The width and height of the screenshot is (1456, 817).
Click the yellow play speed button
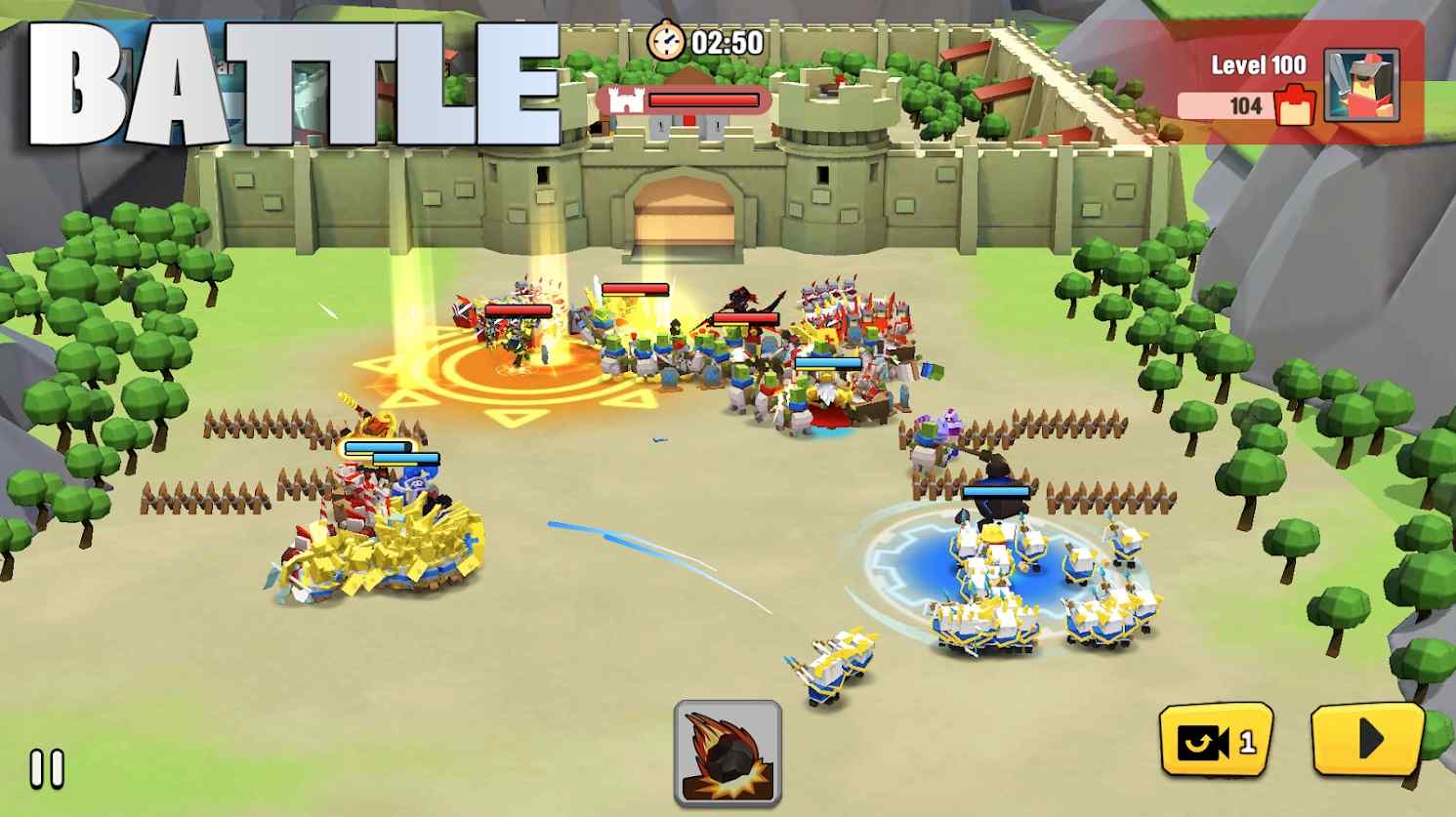pos(1367,740)
